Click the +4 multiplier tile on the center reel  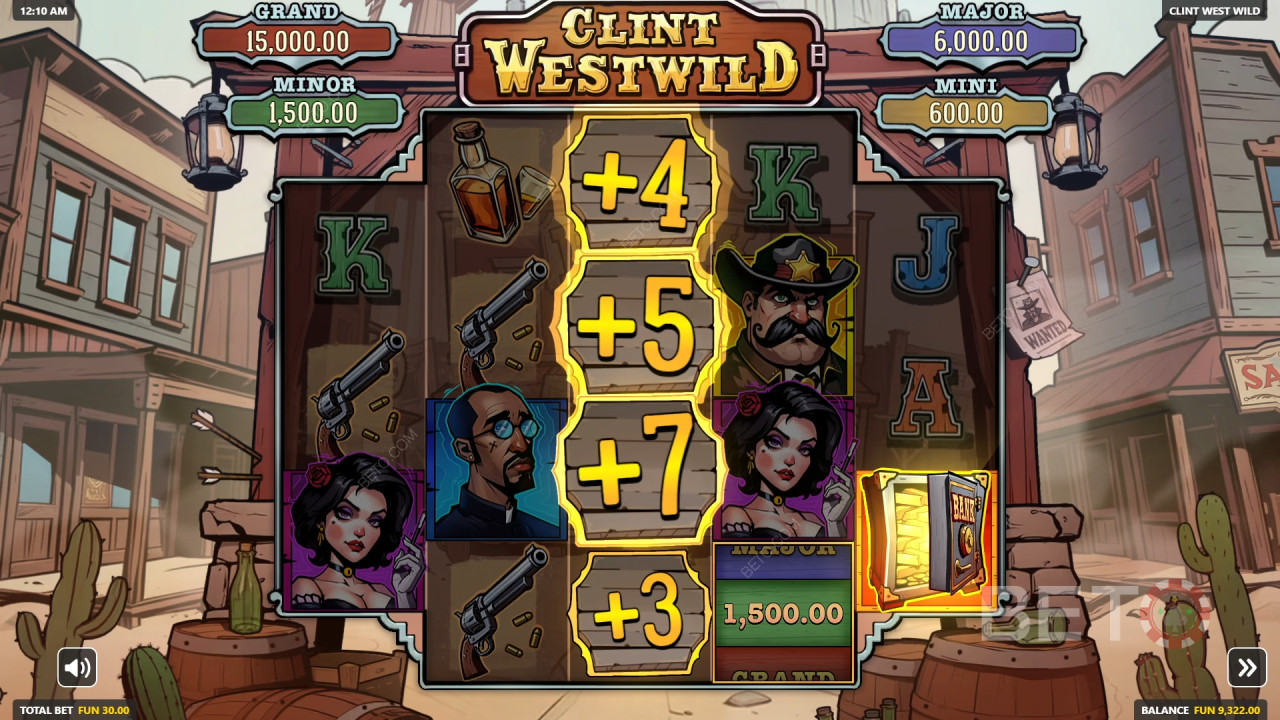point(637,185)
